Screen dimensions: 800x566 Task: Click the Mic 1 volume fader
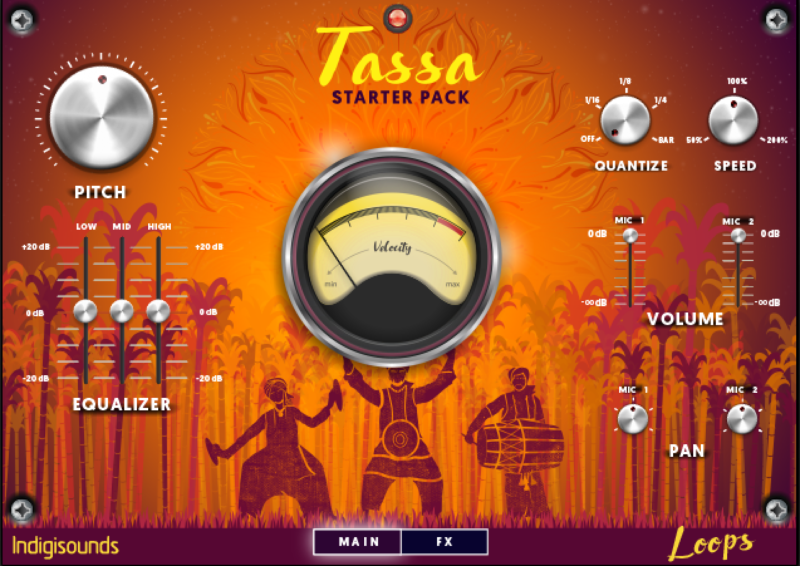tap(630, 236)
